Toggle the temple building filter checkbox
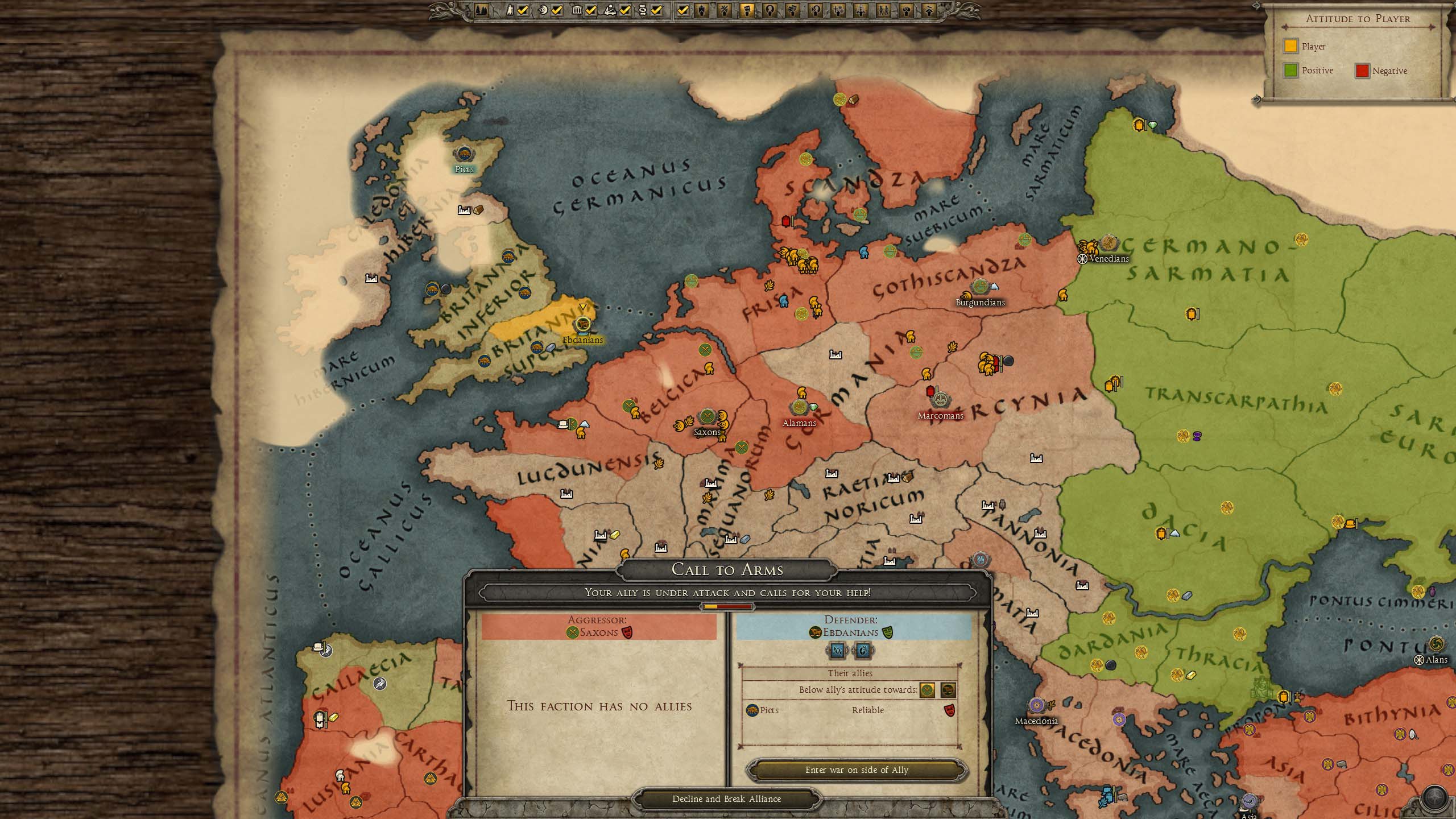 pyautogui.click(x=591, y=10)
